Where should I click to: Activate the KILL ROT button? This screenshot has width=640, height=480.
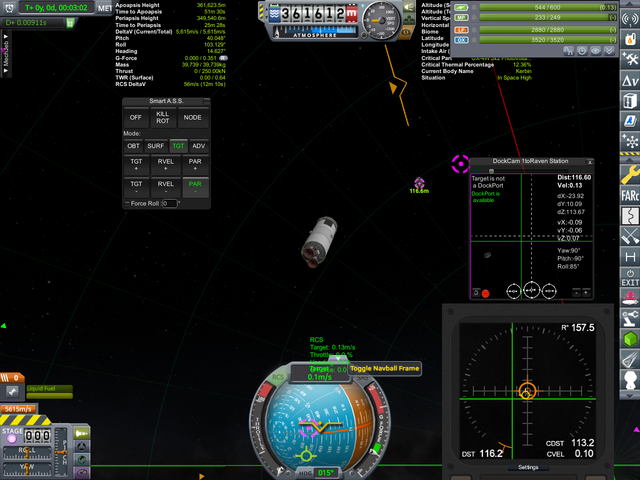click(x=165, y=118)
